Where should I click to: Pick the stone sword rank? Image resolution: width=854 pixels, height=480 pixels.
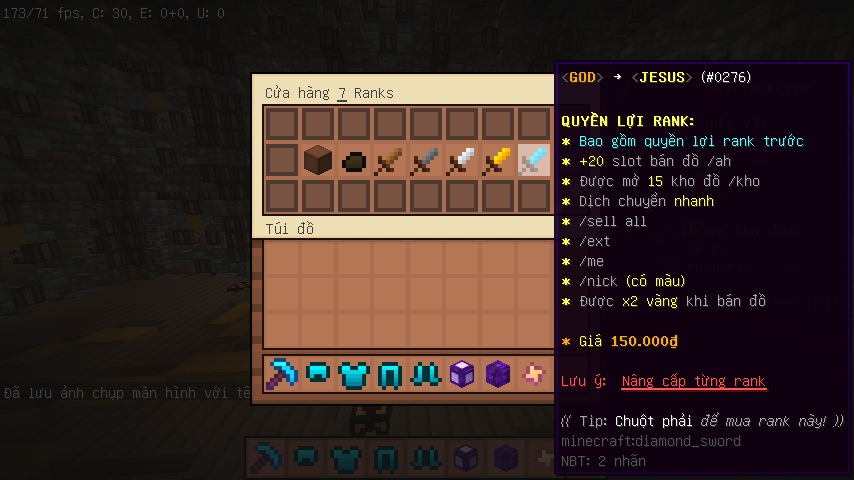426,160
